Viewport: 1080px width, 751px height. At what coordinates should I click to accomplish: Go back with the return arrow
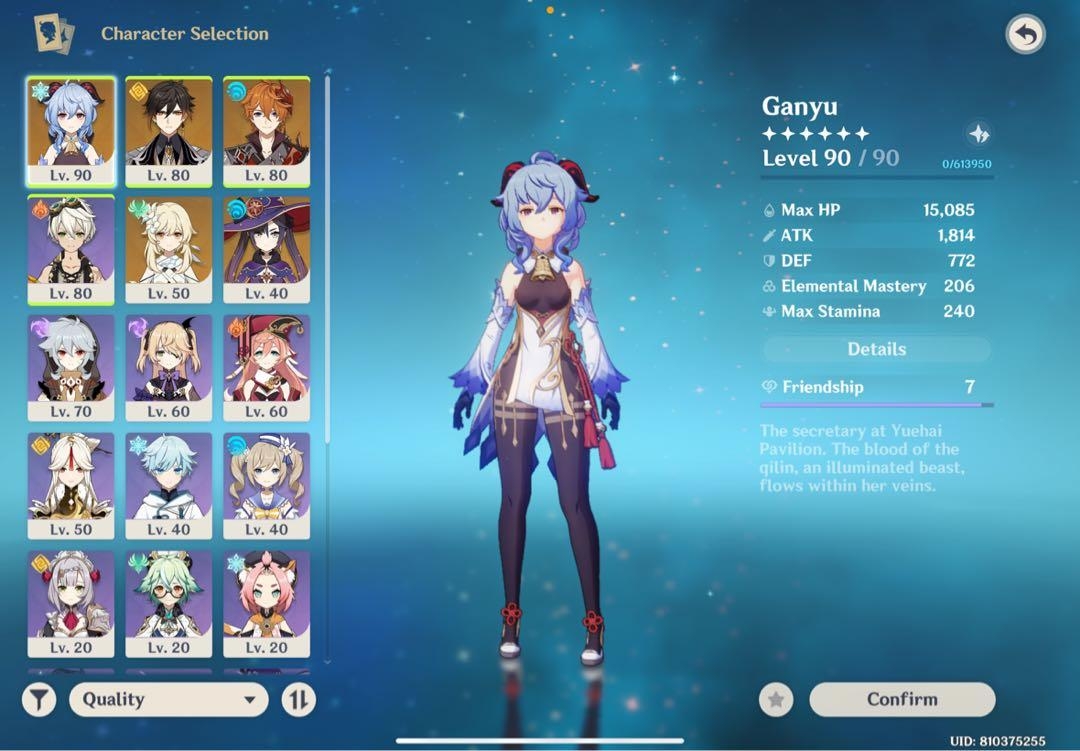pyautogui.click(x=1025, y=35)
